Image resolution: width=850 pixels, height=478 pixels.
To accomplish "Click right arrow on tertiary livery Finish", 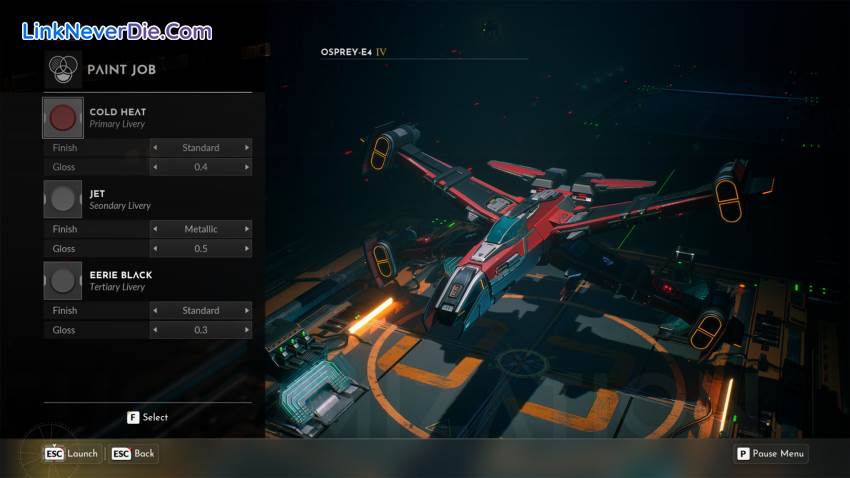I will (247, 310).
